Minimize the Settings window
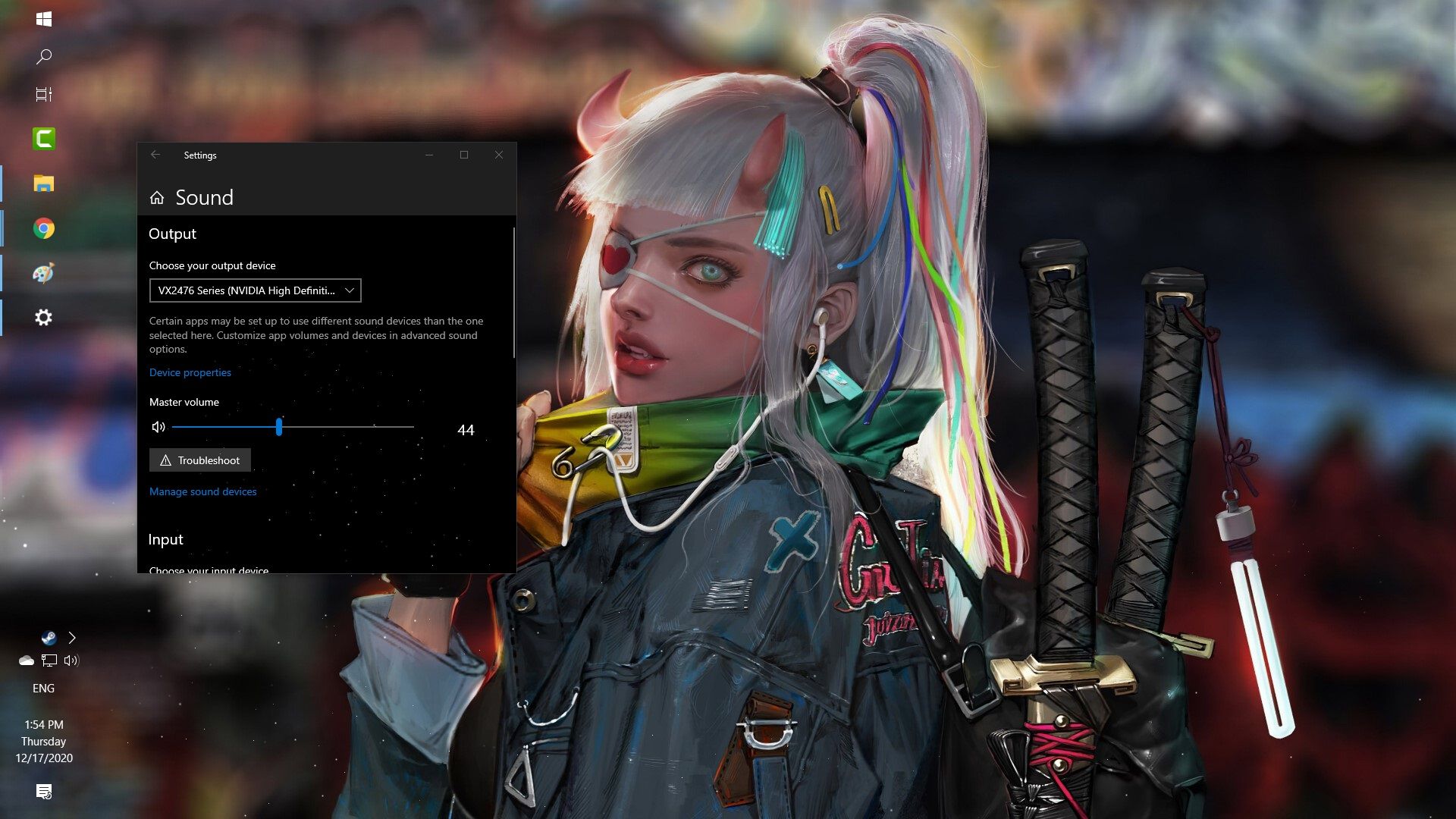The width and height of the screenshot is (1456, 819). [x=429, y=155]
